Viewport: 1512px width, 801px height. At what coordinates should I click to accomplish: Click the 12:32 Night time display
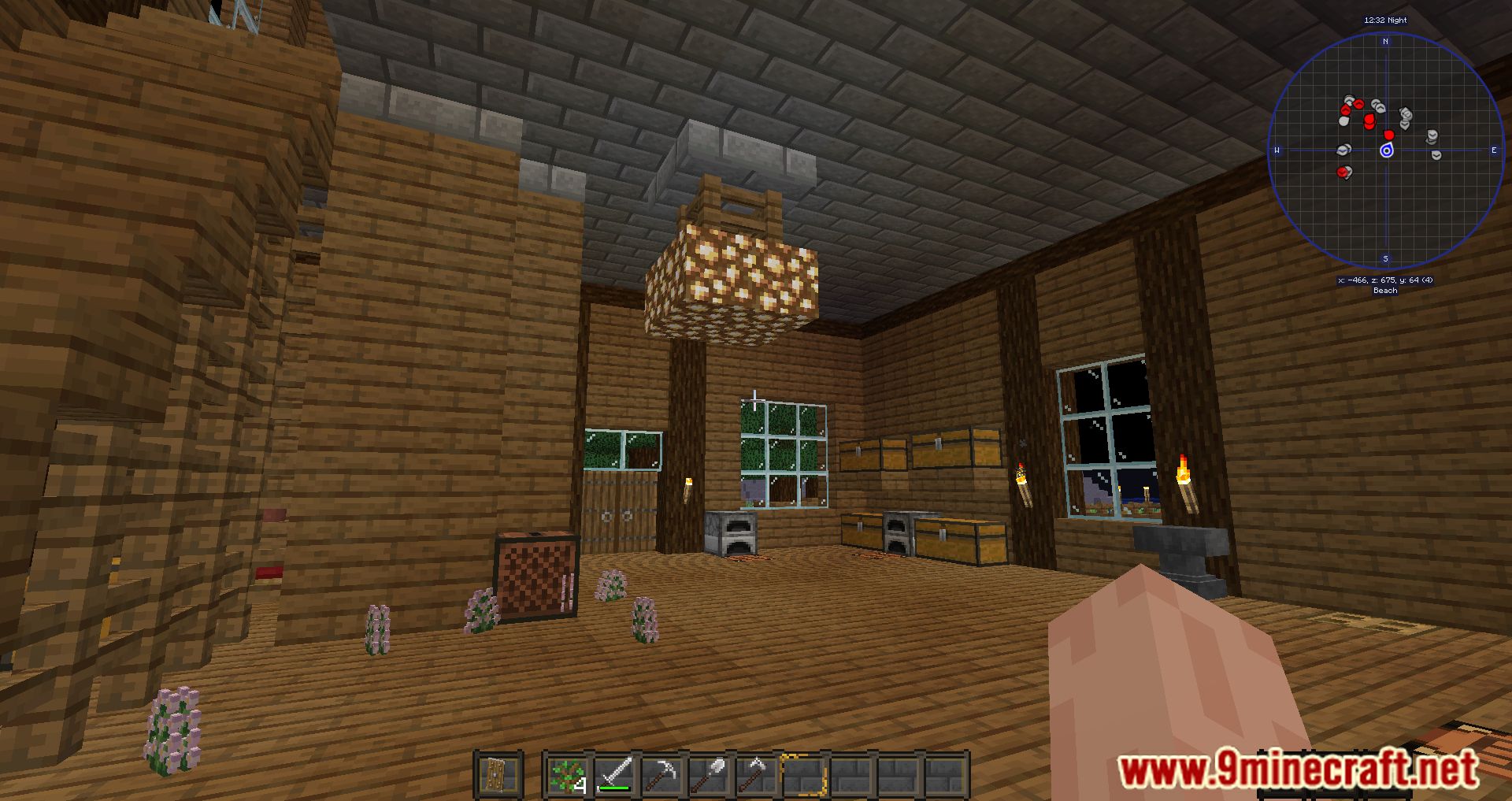tap(1385, 20)
